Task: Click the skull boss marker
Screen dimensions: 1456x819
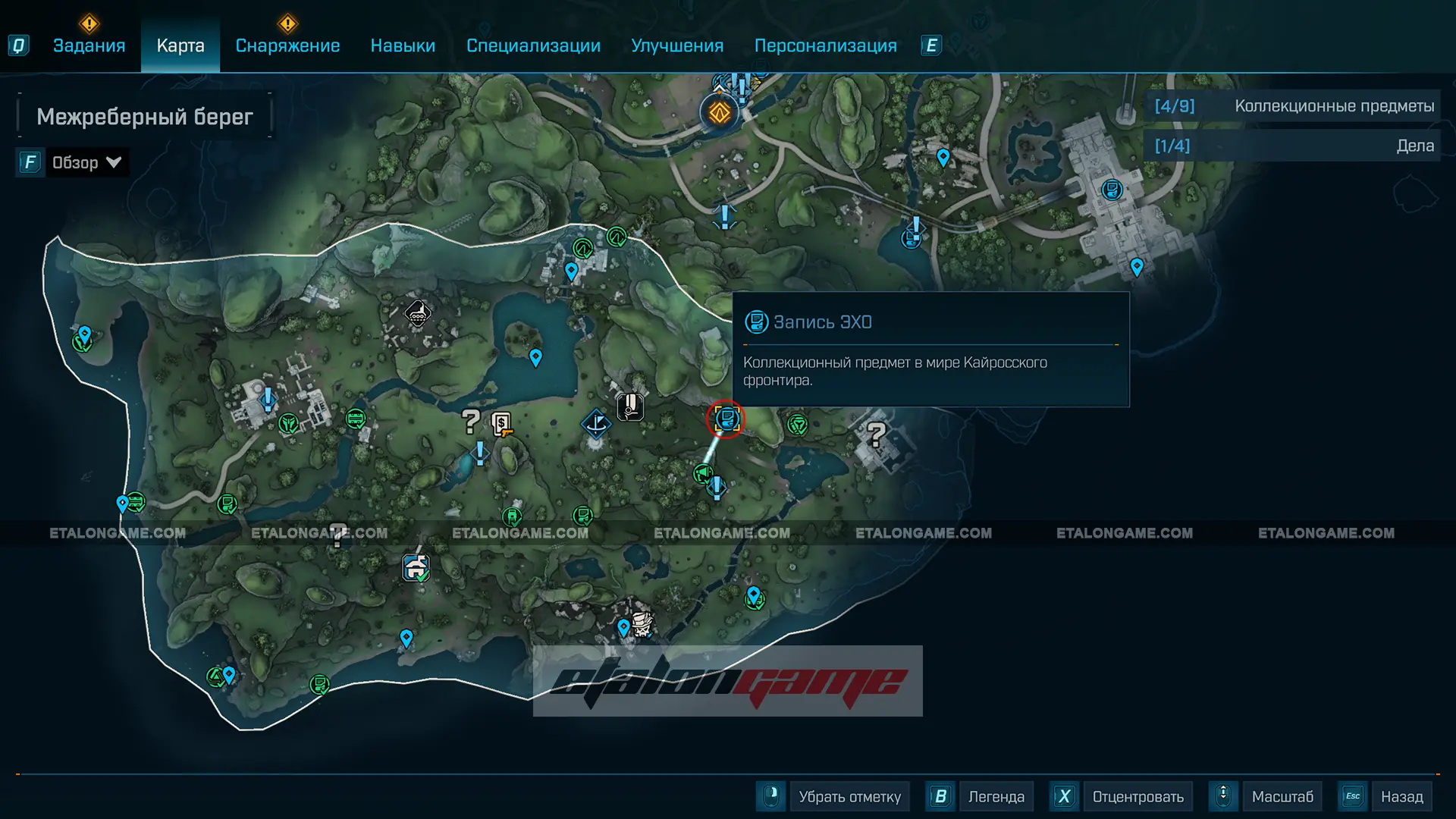Action: [642, 624]
